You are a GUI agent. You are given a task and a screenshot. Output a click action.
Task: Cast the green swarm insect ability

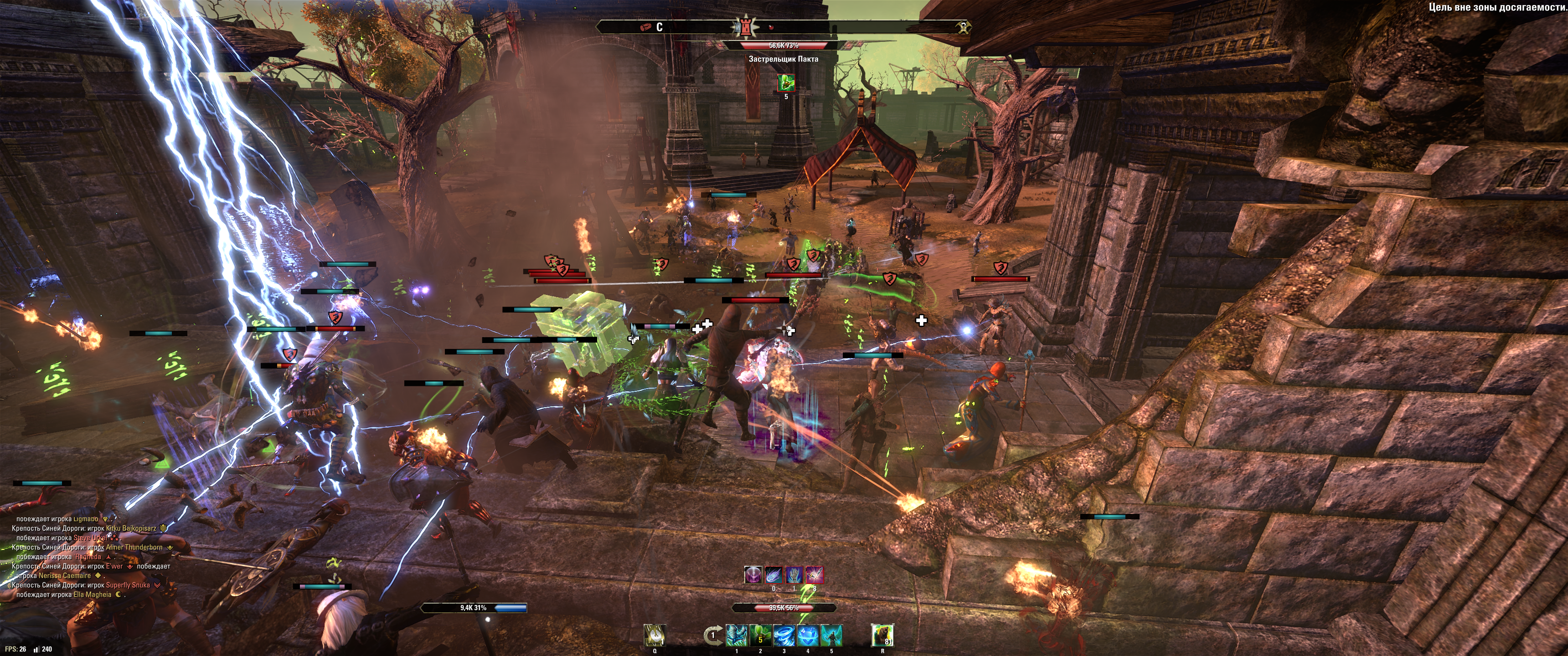[x=760, y=636]
